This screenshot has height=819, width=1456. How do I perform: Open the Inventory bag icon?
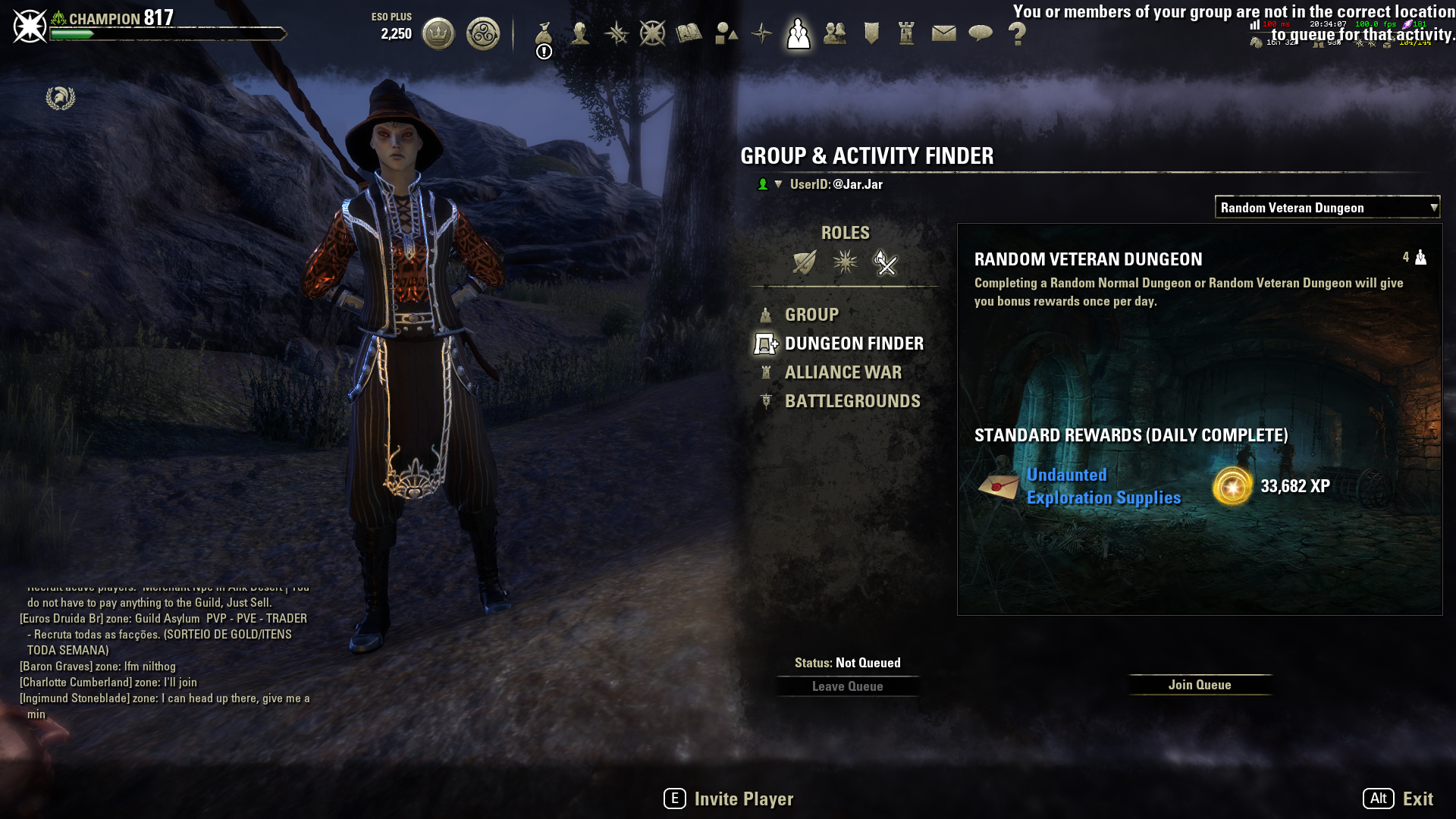click(544, 33)
